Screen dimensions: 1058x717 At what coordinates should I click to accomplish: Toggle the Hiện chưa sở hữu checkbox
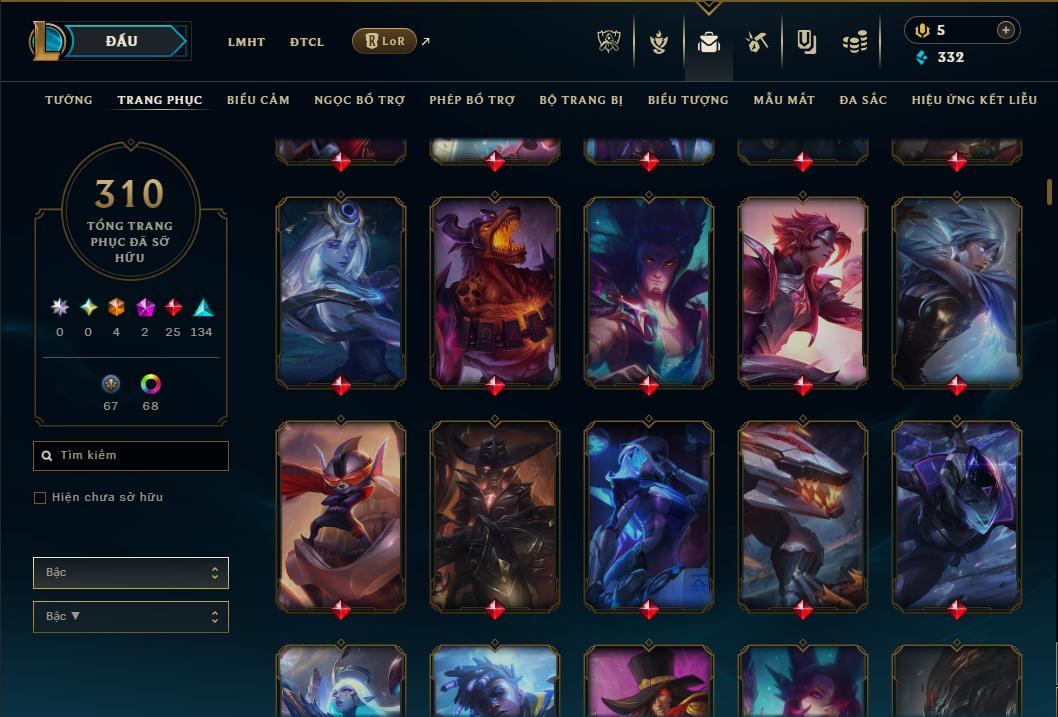pos(40,498)
